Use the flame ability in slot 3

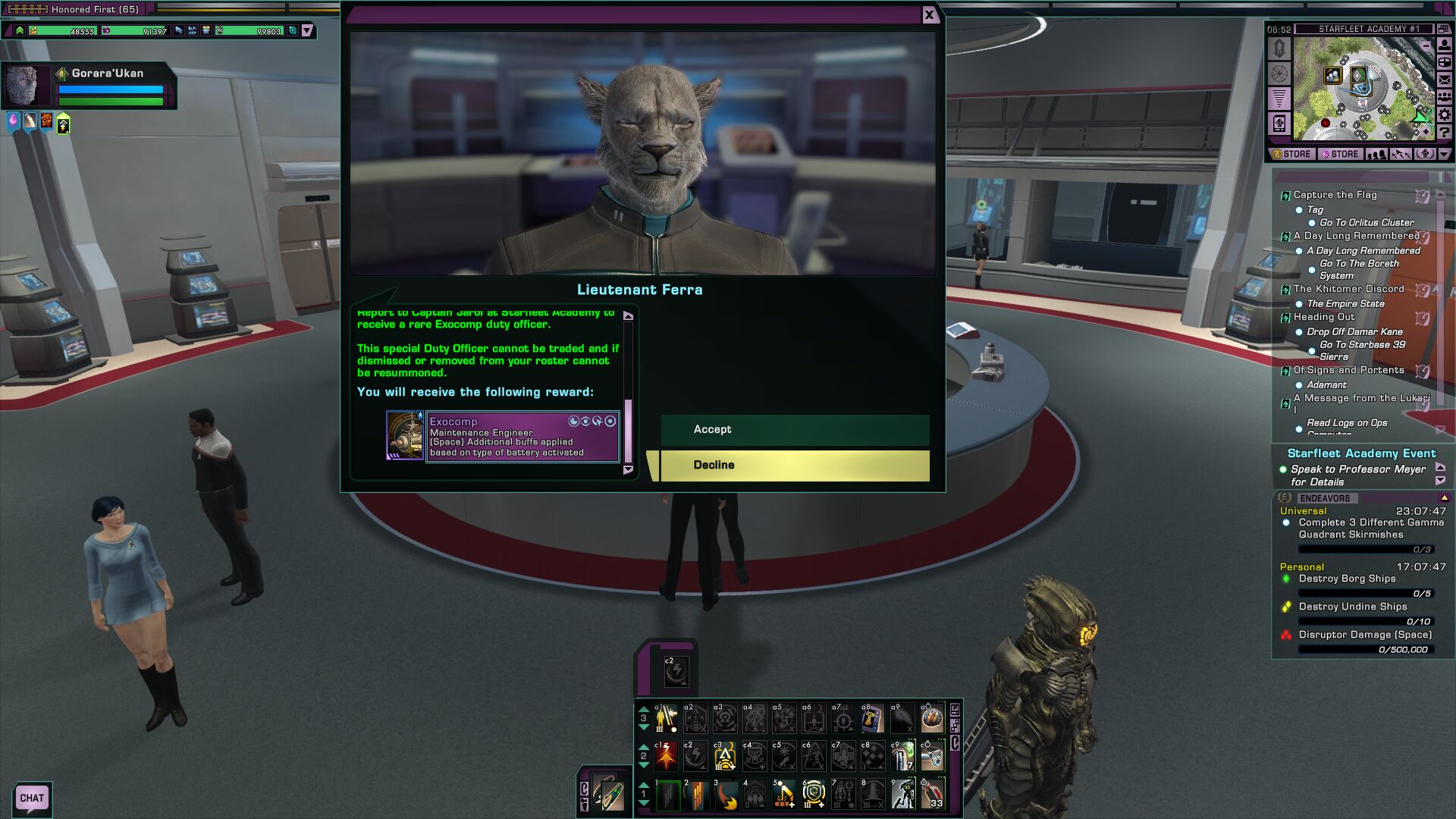point(726,795)
